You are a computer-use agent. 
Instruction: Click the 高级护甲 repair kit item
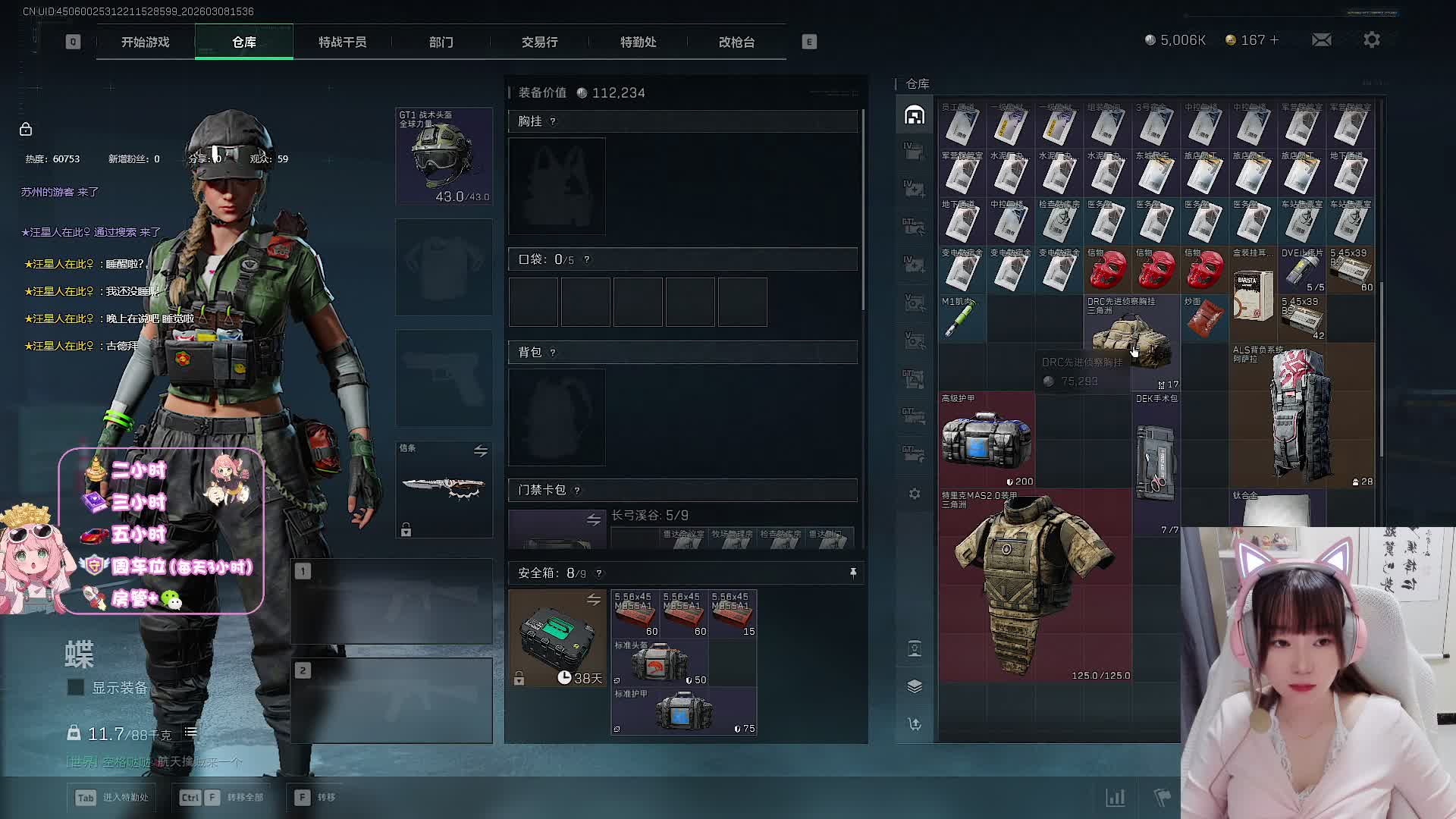[x=986, y=440]
